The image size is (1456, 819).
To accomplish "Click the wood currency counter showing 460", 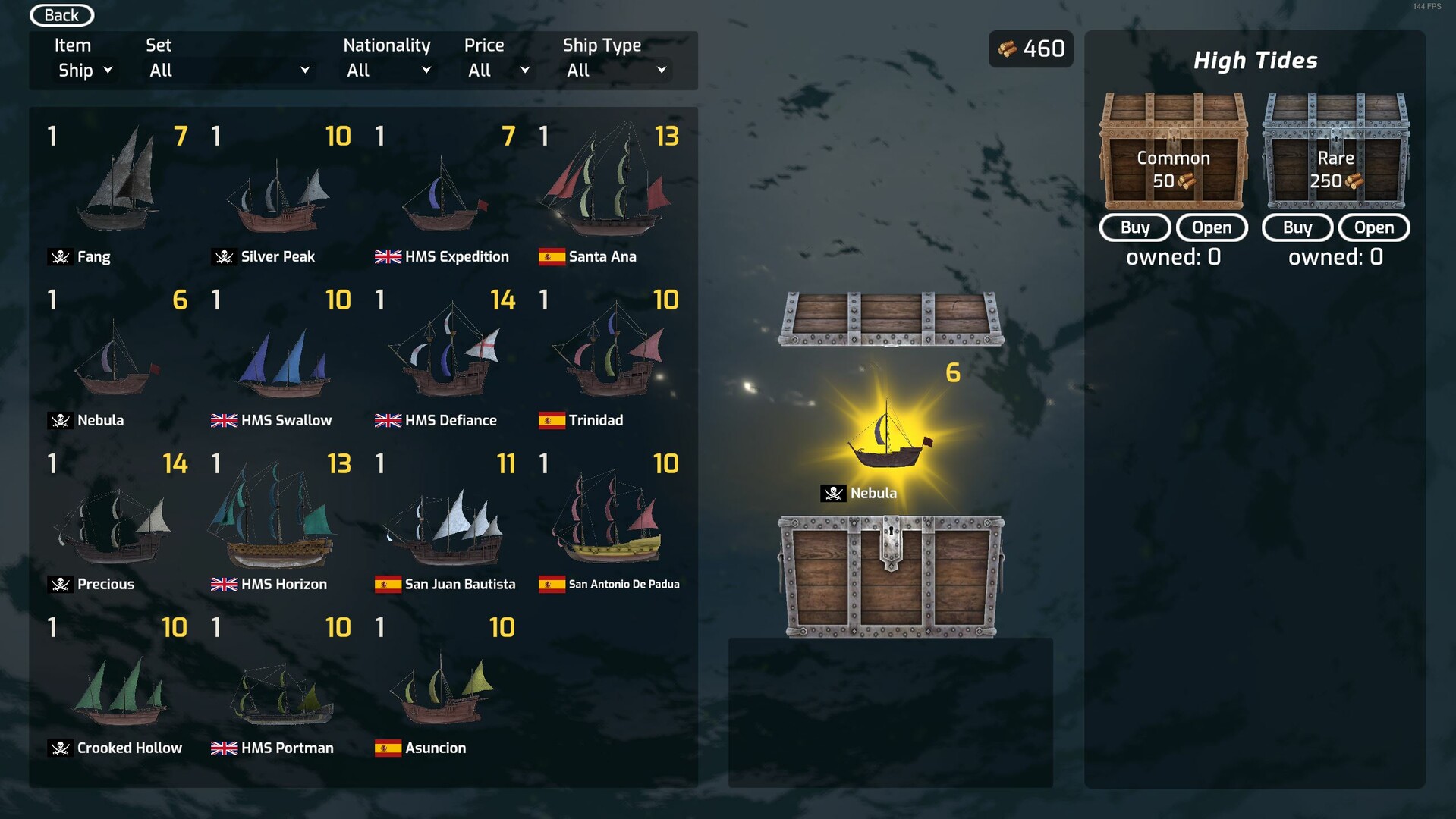I will point(1030,49).
